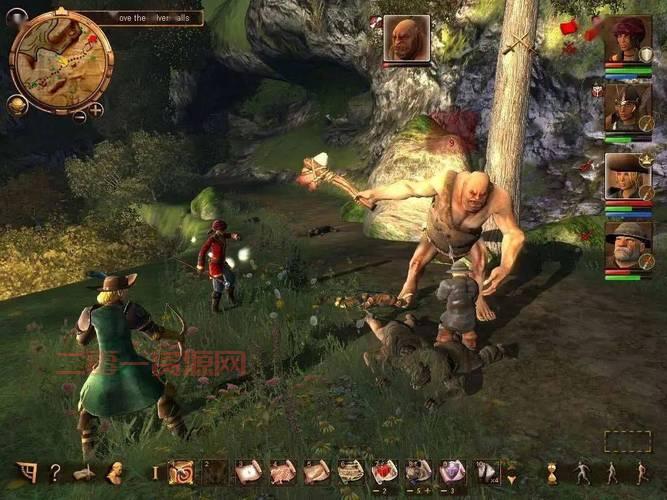Click the hourglass icon on the bottom bar
The height and width of the screenshot is (500, 667).
(x=551, y=472)
